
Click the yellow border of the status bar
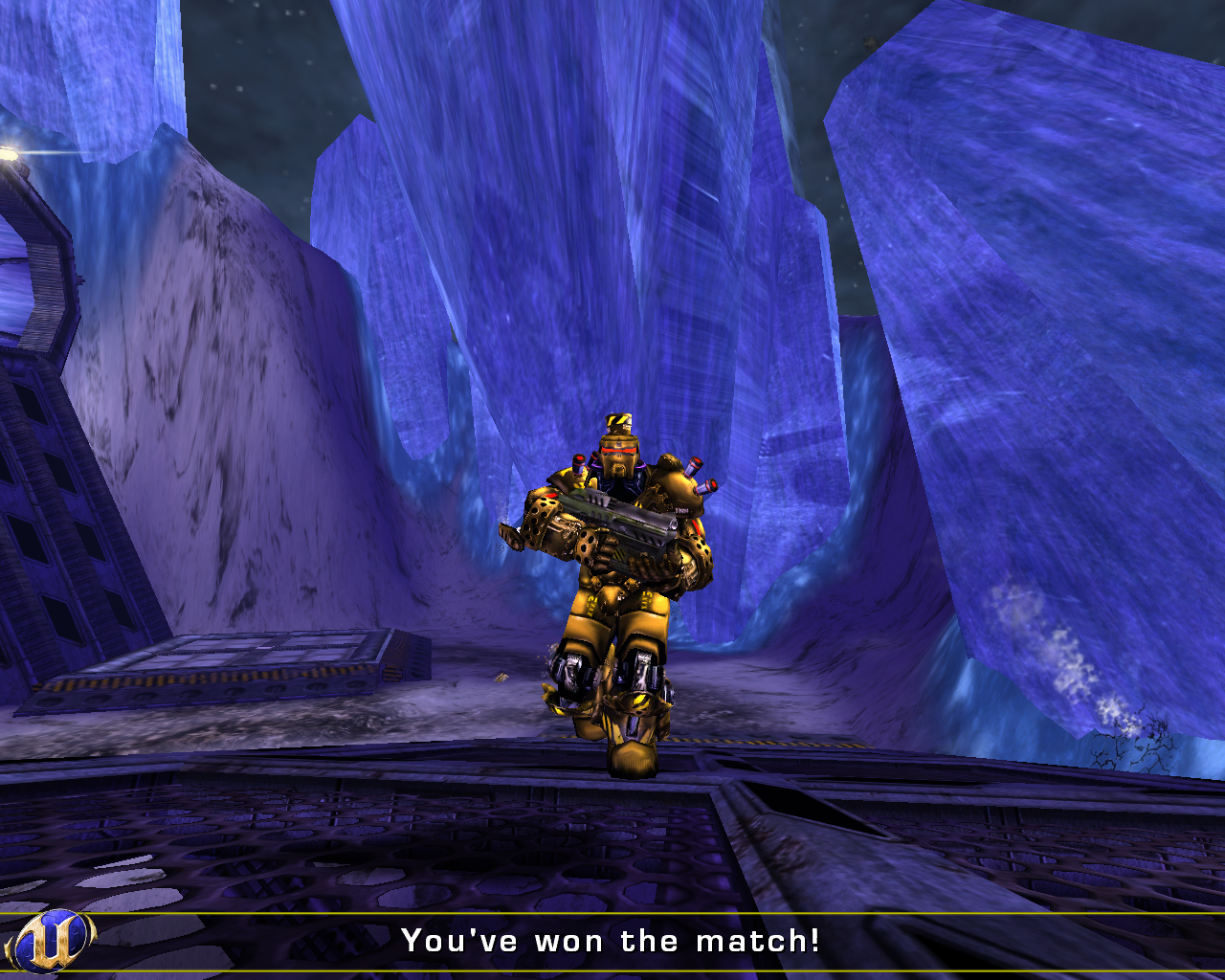tap(612, 914)
